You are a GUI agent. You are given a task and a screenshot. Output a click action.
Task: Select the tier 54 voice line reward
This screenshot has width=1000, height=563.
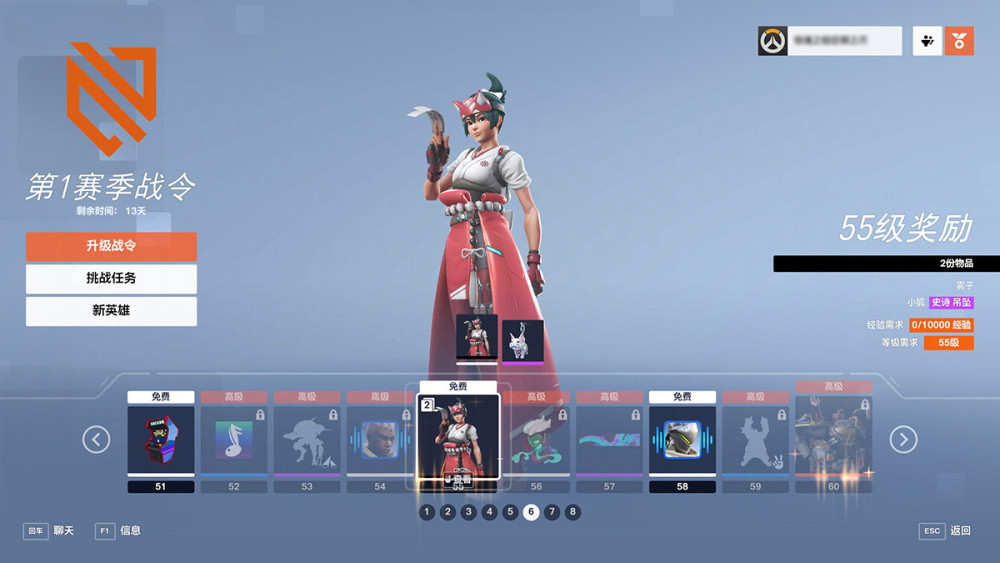[x=380, y=440]
